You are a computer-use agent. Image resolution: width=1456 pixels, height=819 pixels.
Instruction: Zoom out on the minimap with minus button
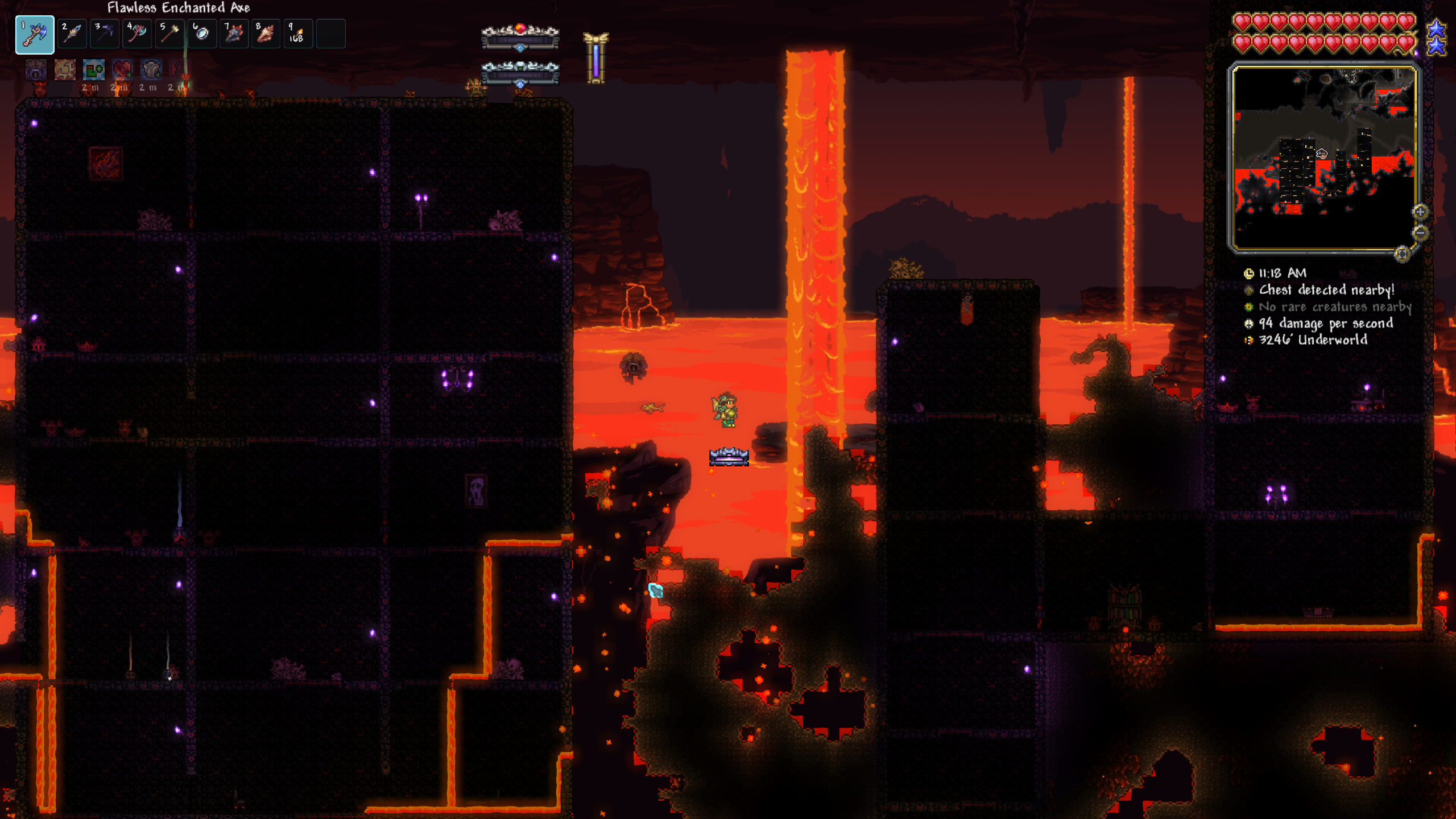pos(1420,233)
